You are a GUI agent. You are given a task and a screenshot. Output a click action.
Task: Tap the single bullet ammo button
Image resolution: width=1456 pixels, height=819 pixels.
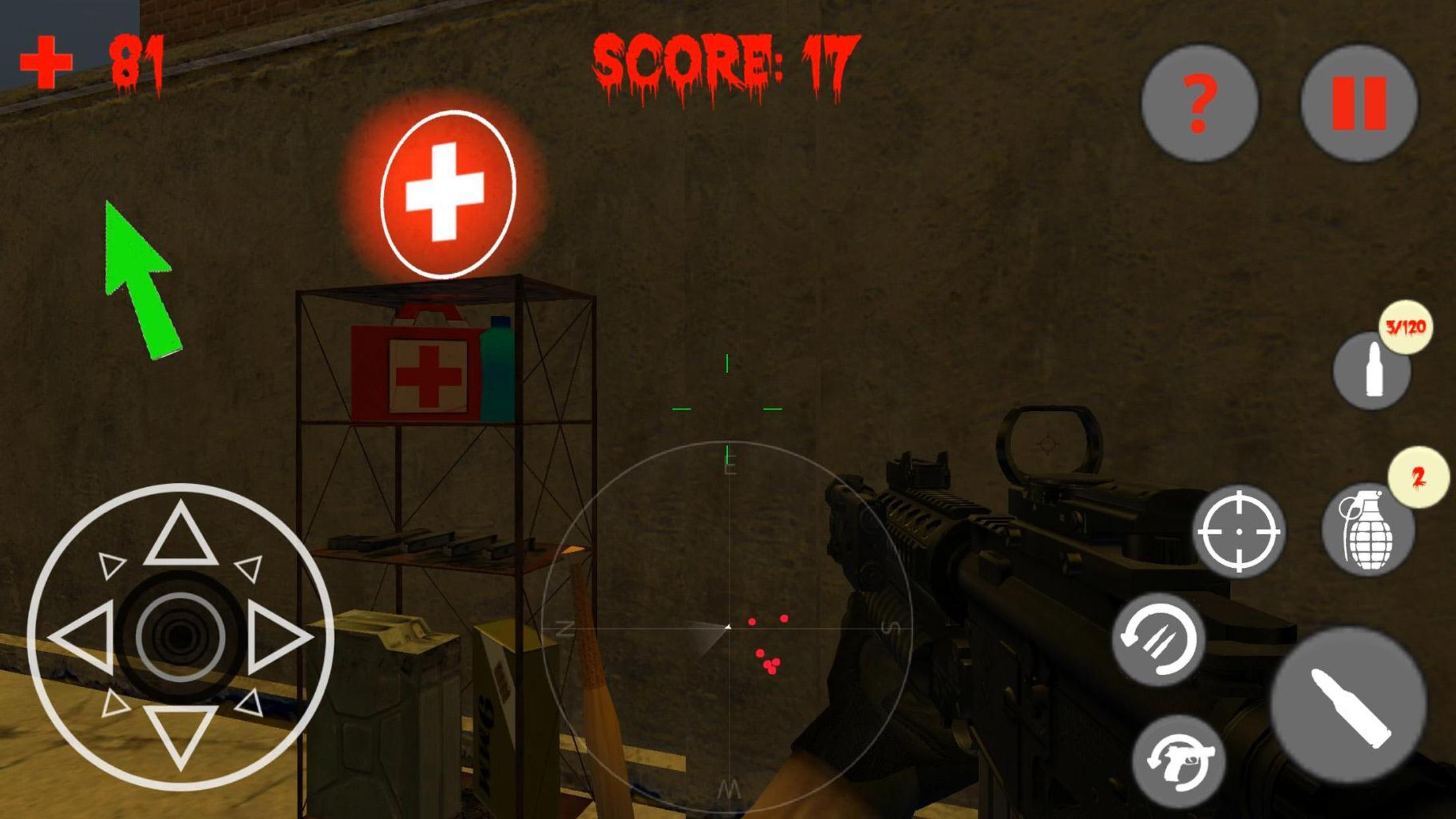point(1372,371)
